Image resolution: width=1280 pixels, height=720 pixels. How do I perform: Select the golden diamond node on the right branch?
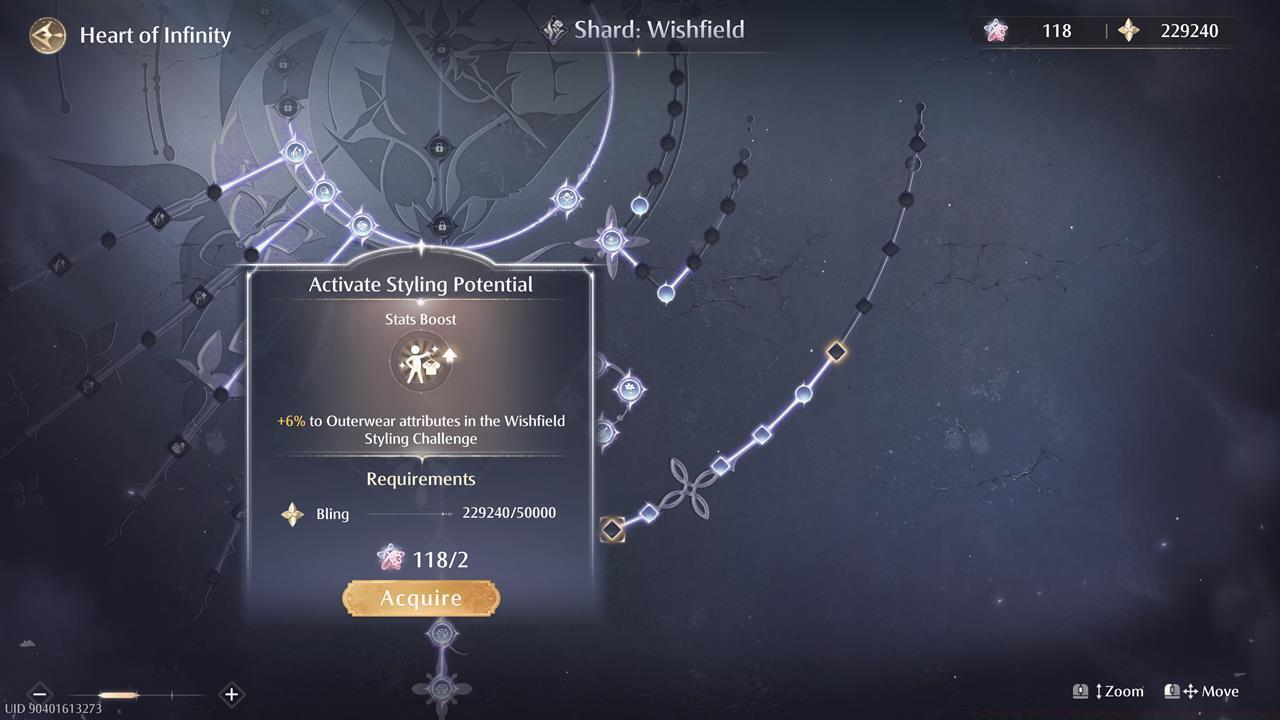(836, 350)
